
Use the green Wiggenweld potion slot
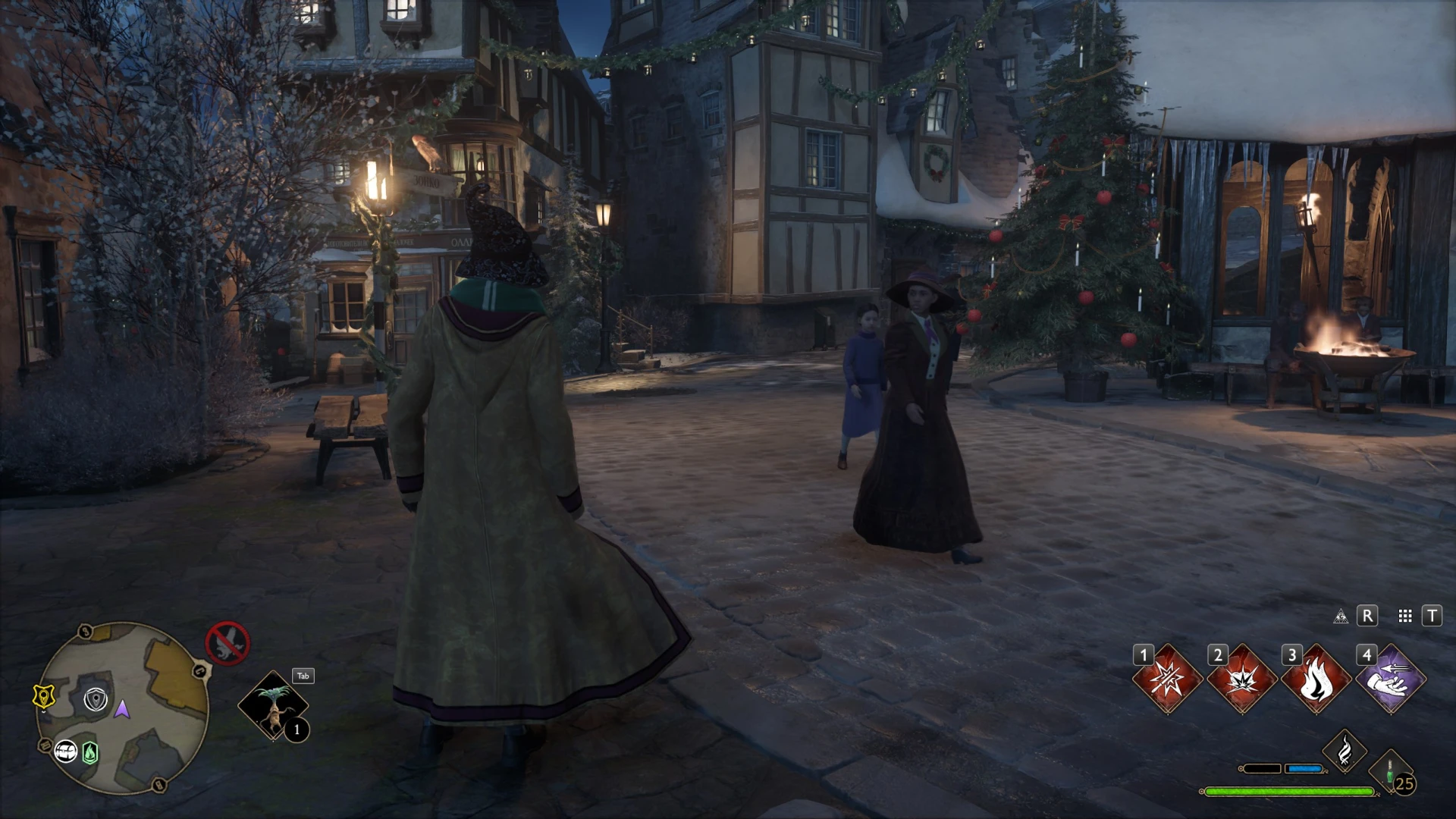tap(1391, 772)
